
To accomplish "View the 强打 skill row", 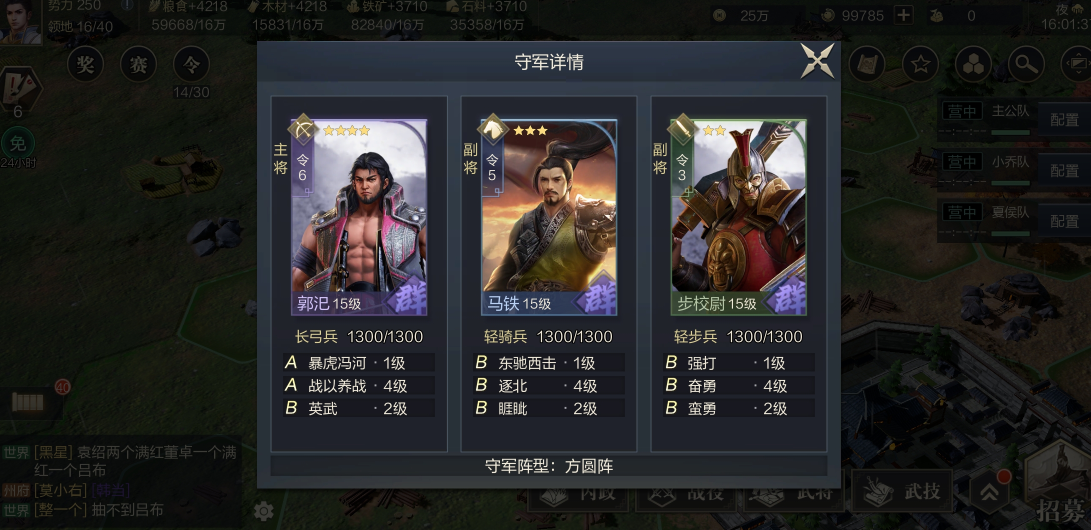I will 739,363.
